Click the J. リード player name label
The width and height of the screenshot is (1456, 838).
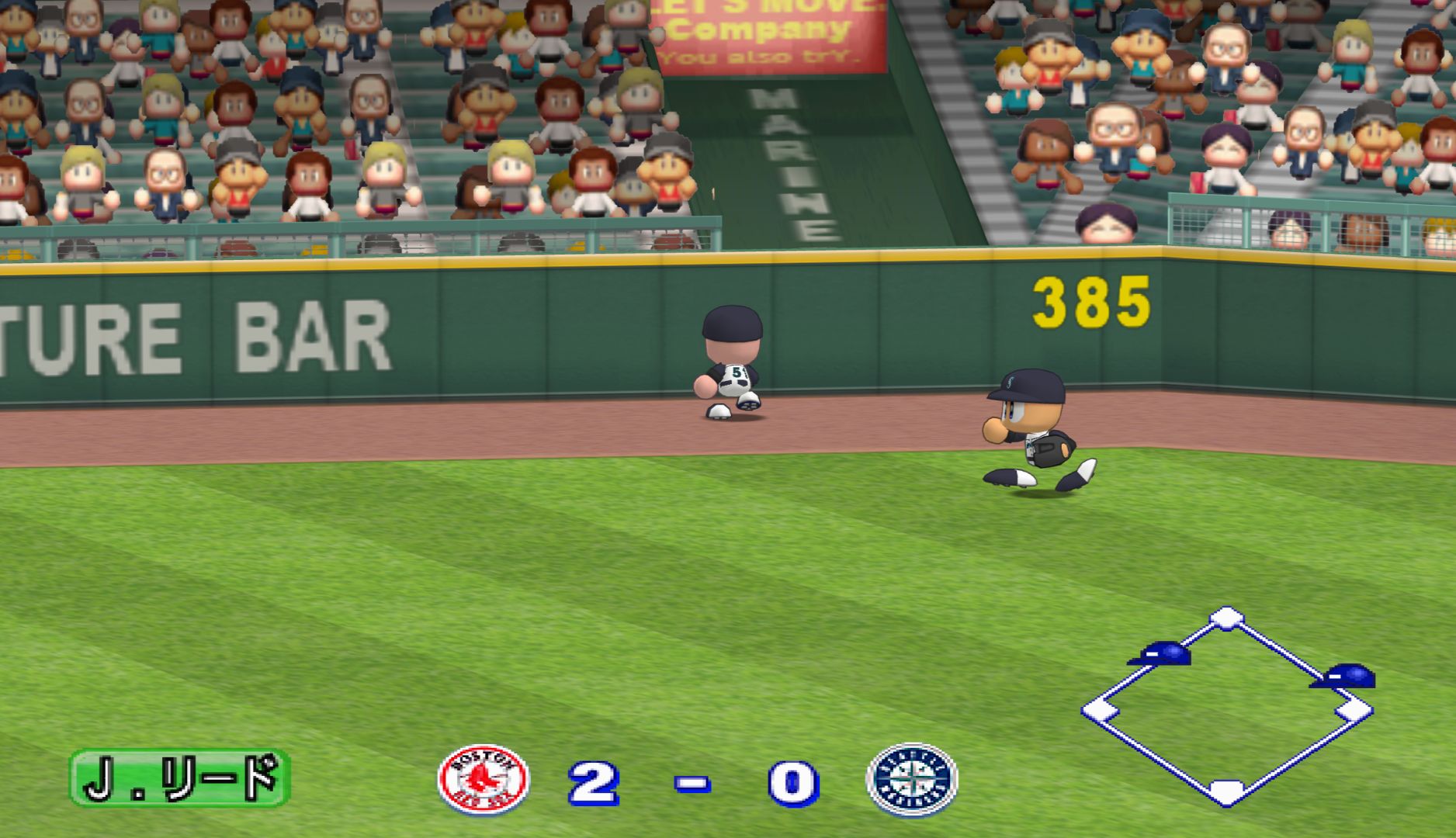180,777
